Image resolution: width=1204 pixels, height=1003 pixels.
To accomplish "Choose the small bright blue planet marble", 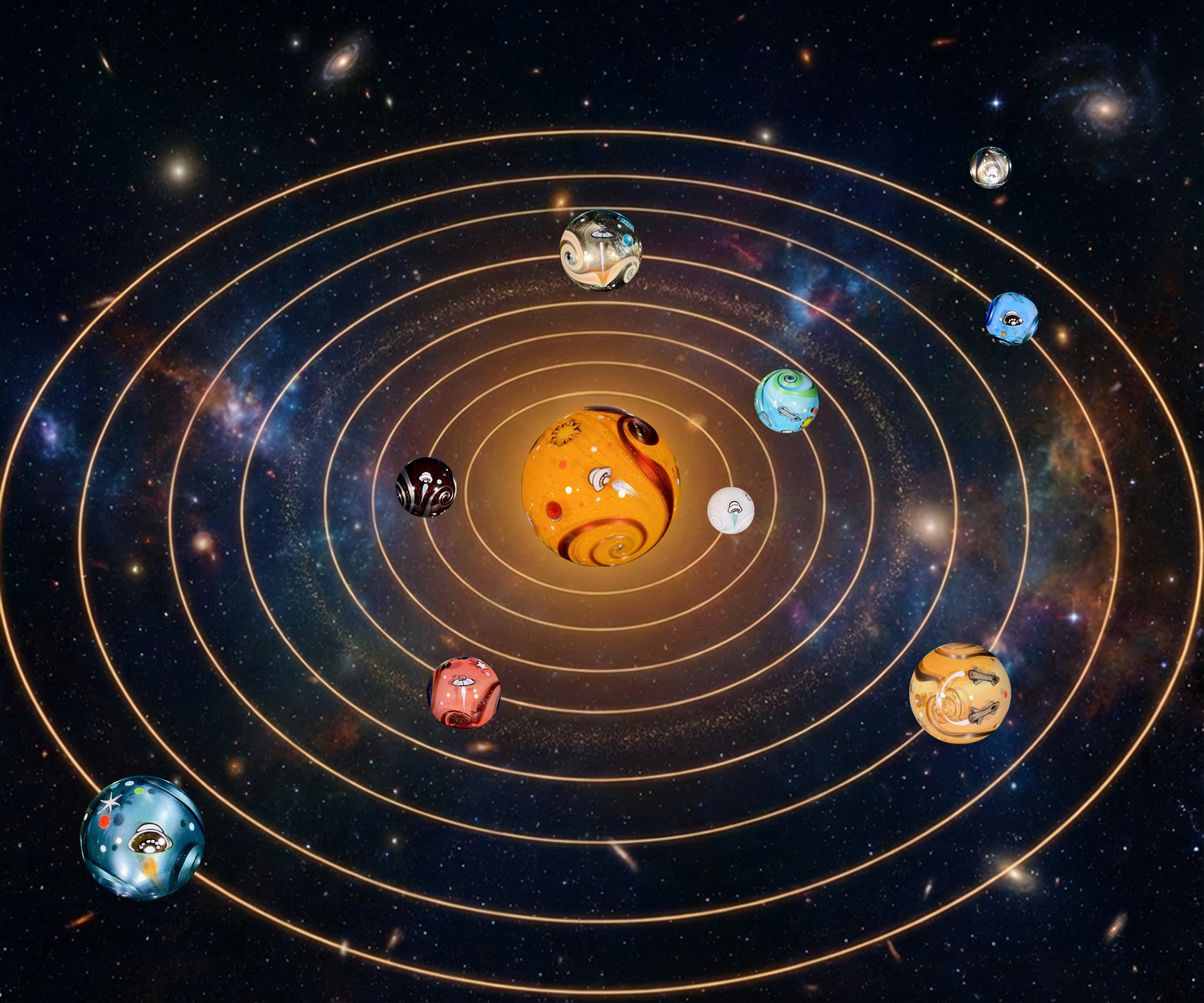I will point(1011,318).
